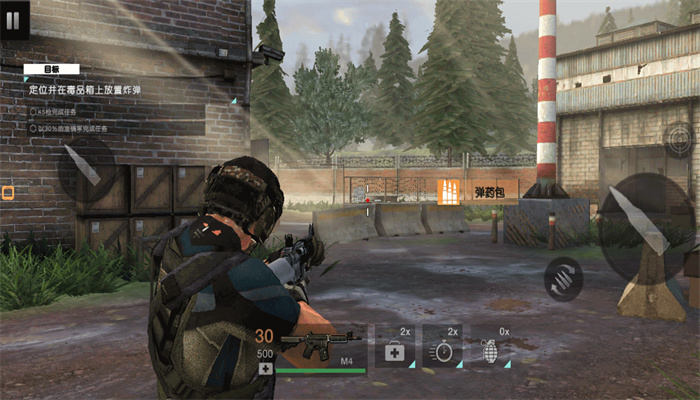
Task: Pause the game with the pause button
Action: (x=14, y=20)
